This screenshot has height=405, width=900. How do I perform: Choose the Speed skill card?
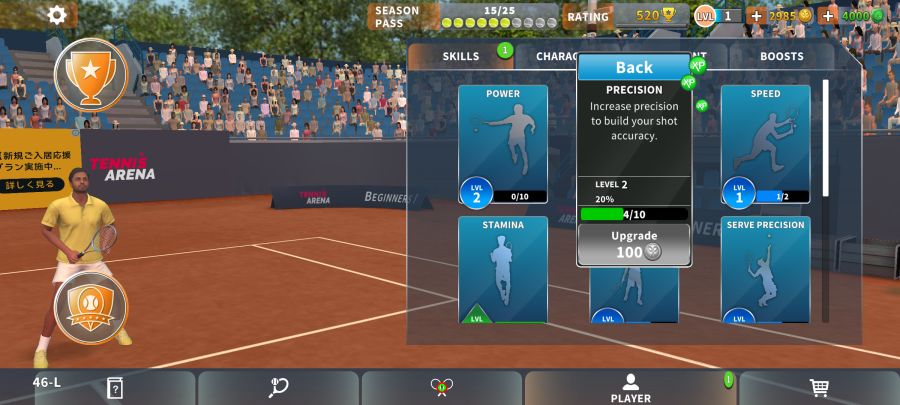(765, 143)
